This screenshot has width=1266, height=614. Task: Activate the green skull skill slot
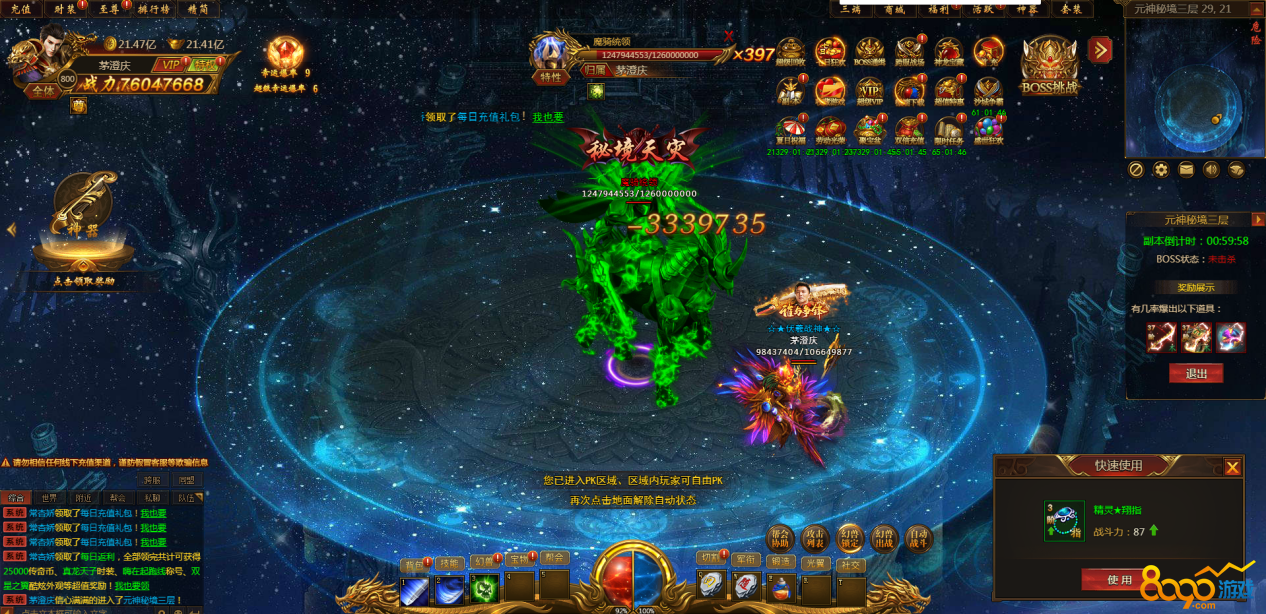(x=484, y=590)
